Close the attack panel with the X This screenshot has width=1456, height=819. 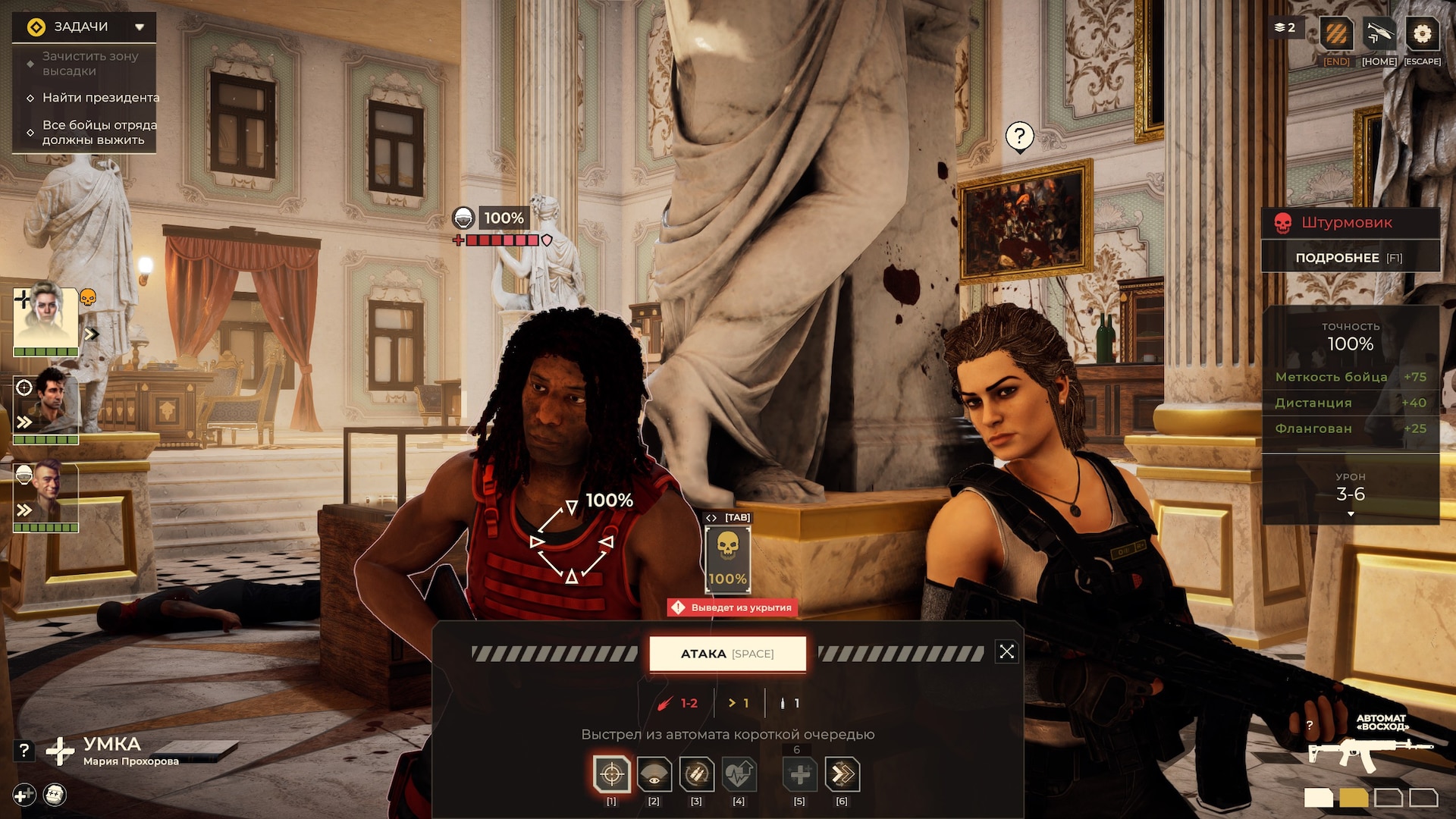pos(1006,652)
